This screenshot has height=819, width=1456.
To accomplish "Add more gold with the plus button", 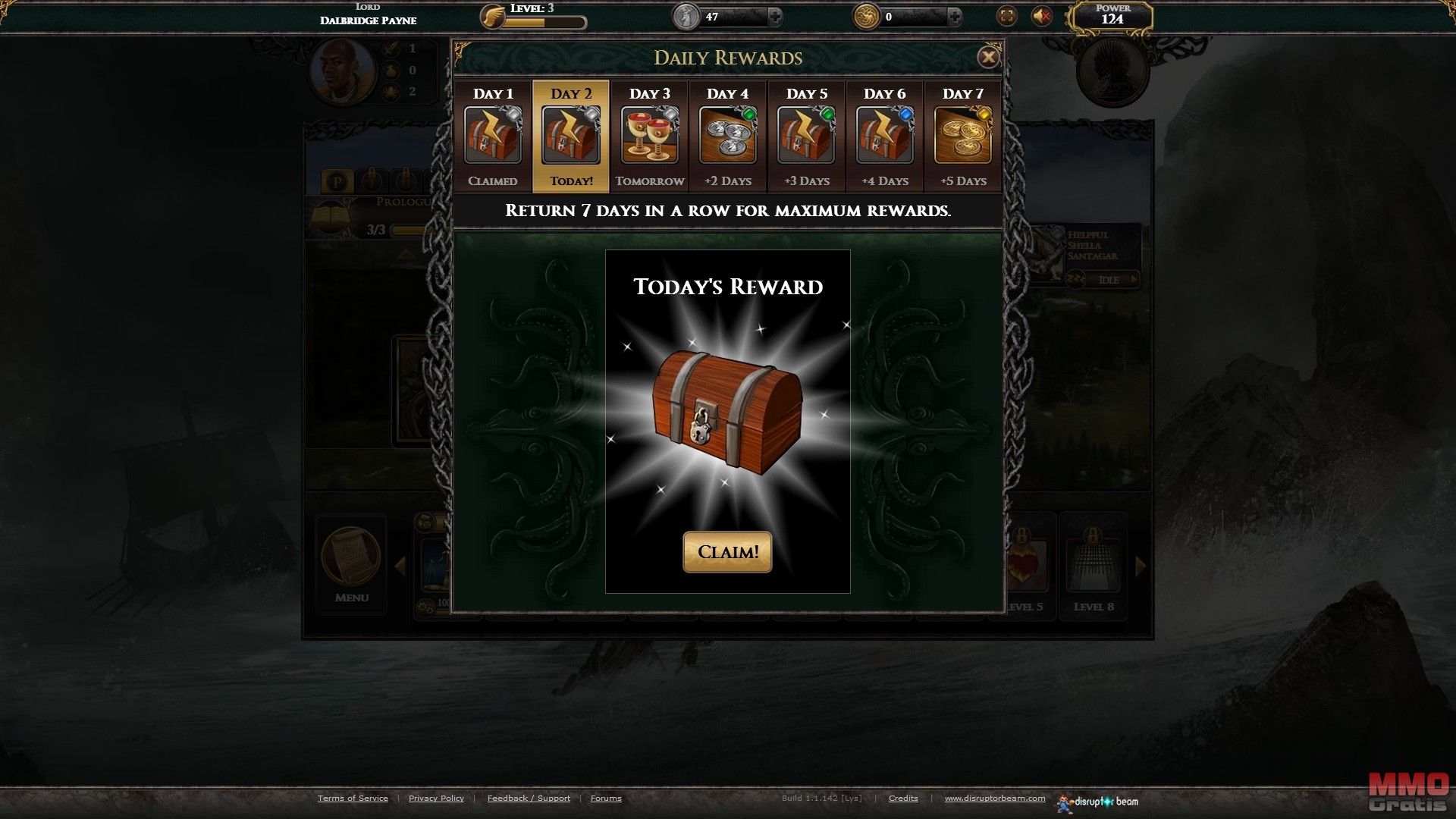I will [955, 16].
